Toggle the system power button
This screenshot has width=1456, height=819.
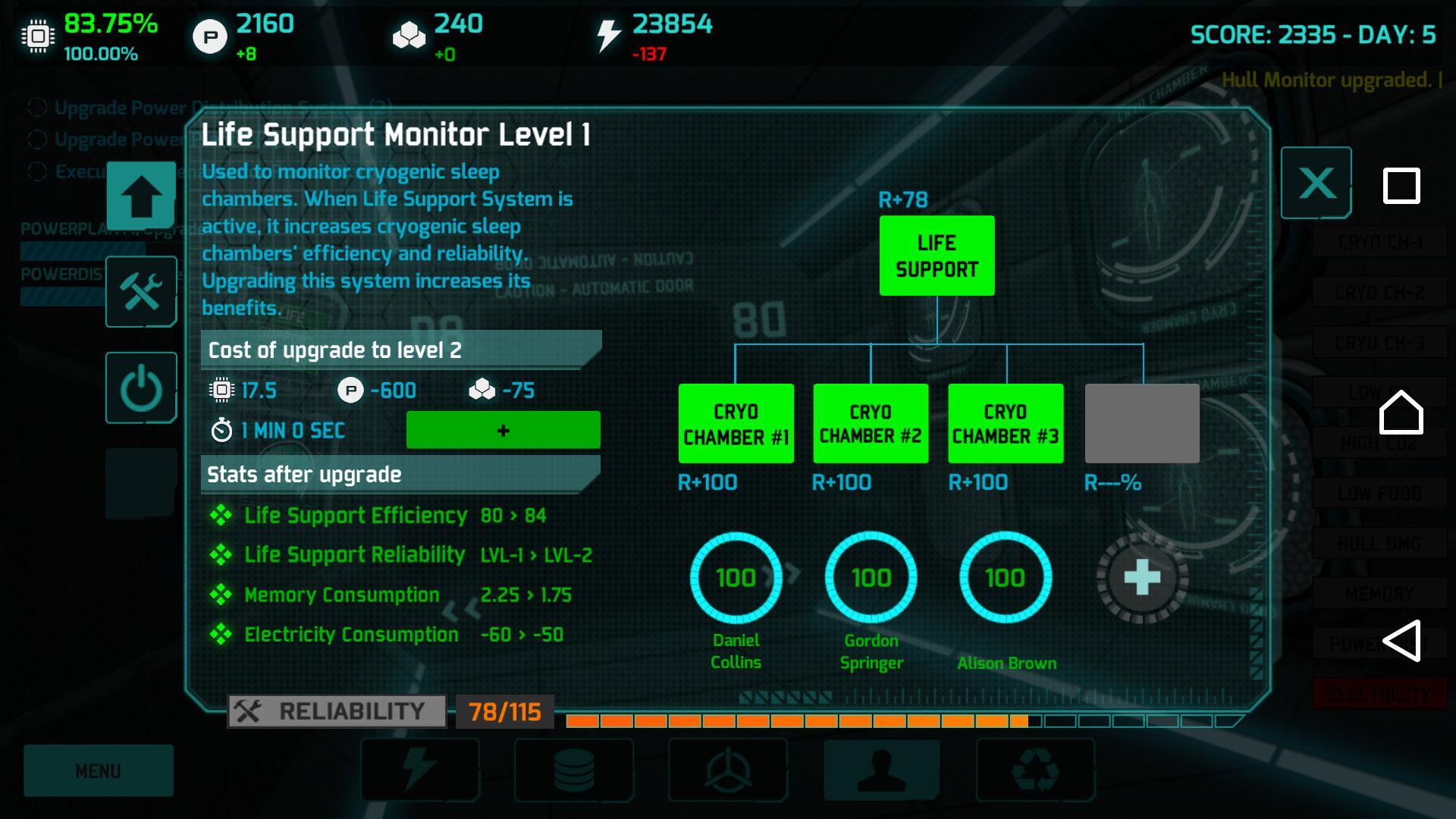[141, 388]
